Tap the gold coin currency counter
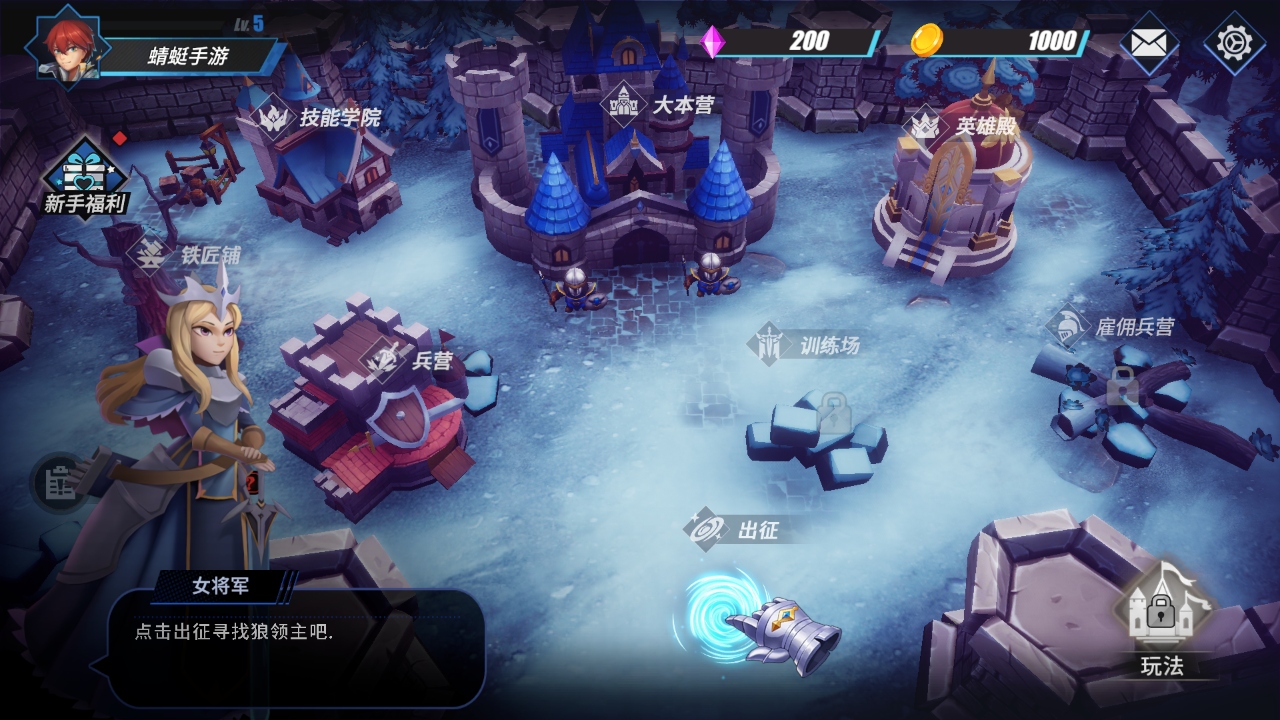This screenshot has height=720, width=1280. 1000,42
